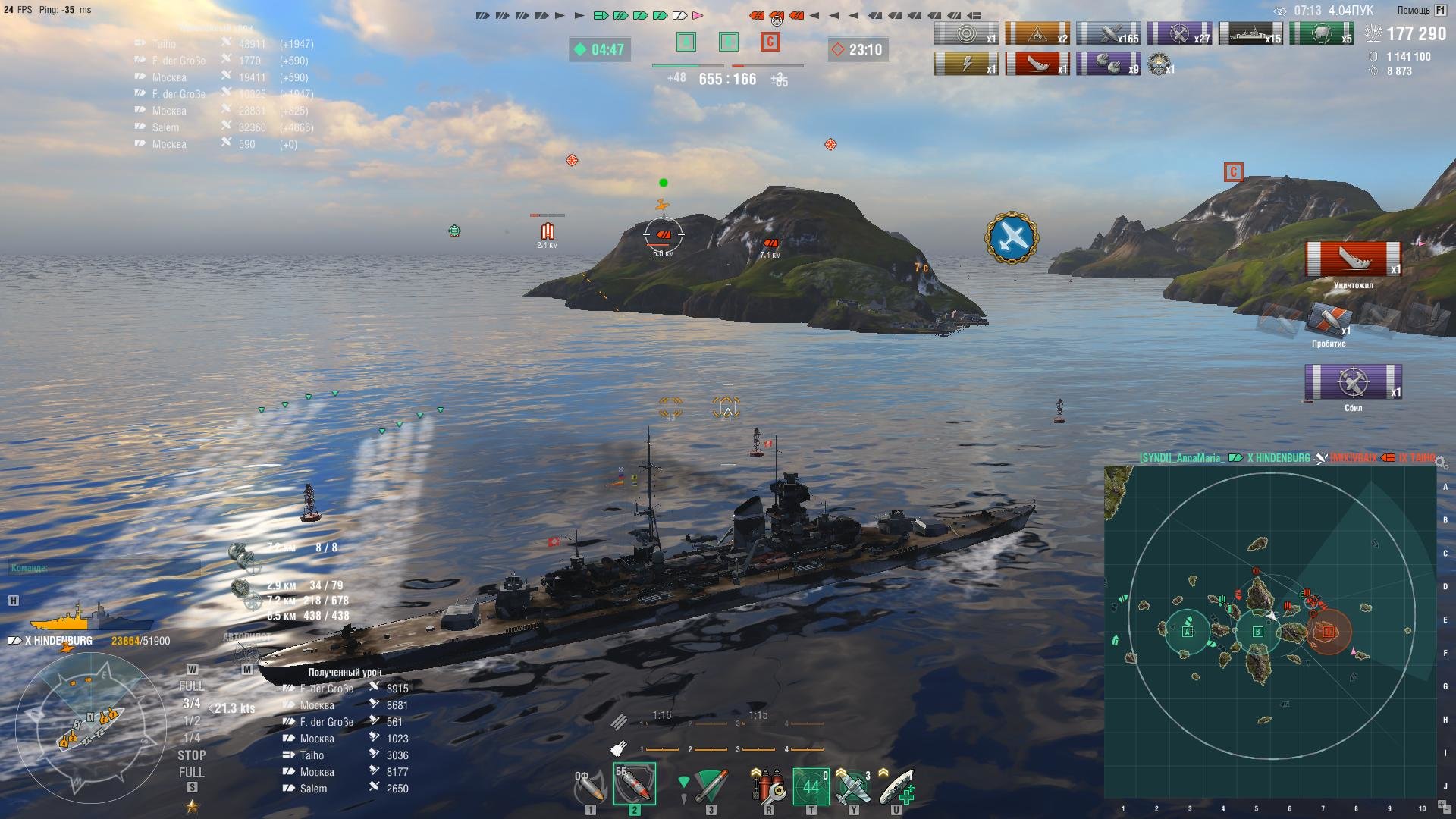1456x819 pixels.
Task: Set engine telegraph to 1/2 speed
Action: [192, 721]
